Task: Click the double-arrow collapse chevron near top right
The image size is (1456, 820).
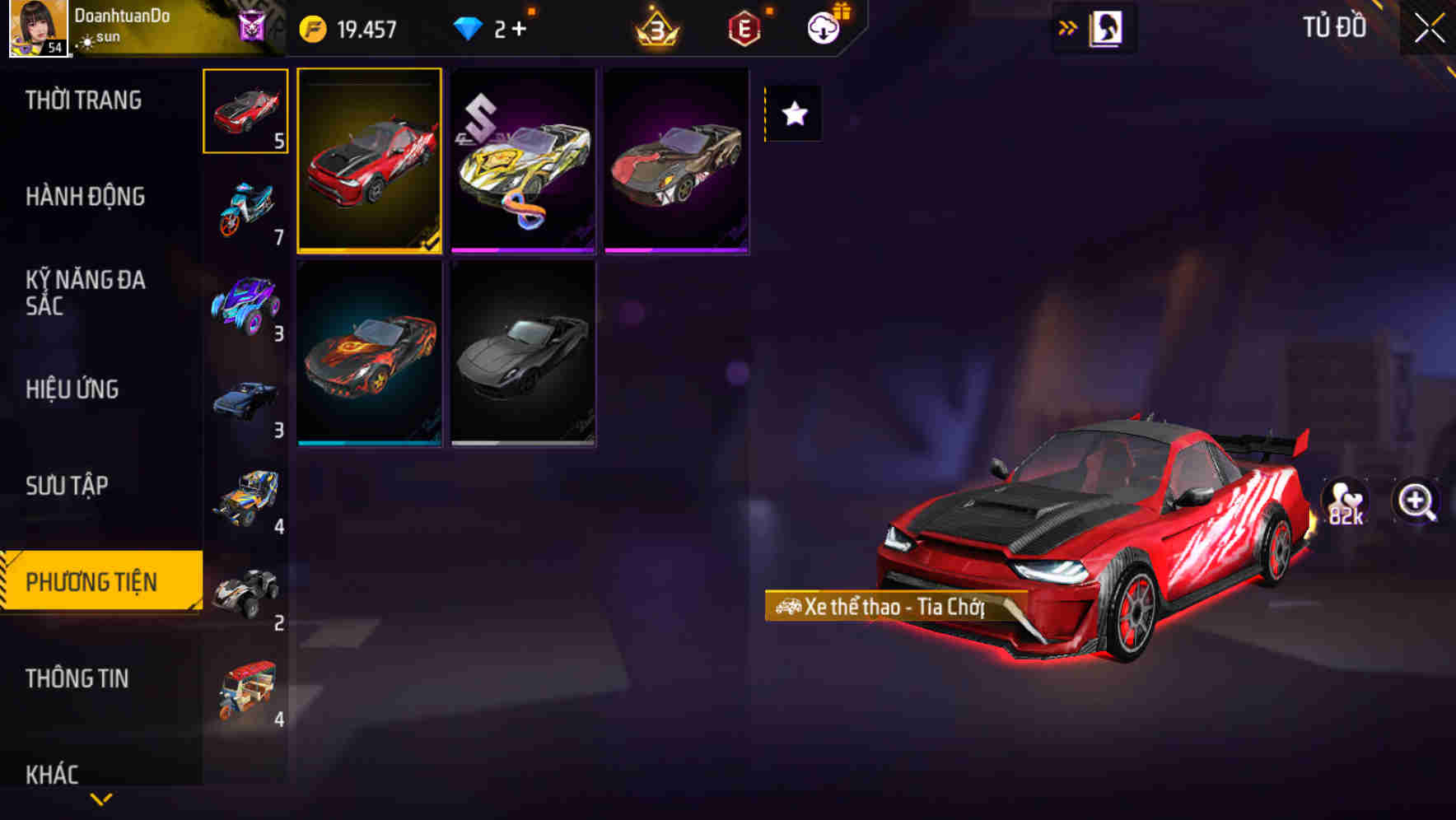Action: [1068, 26]
